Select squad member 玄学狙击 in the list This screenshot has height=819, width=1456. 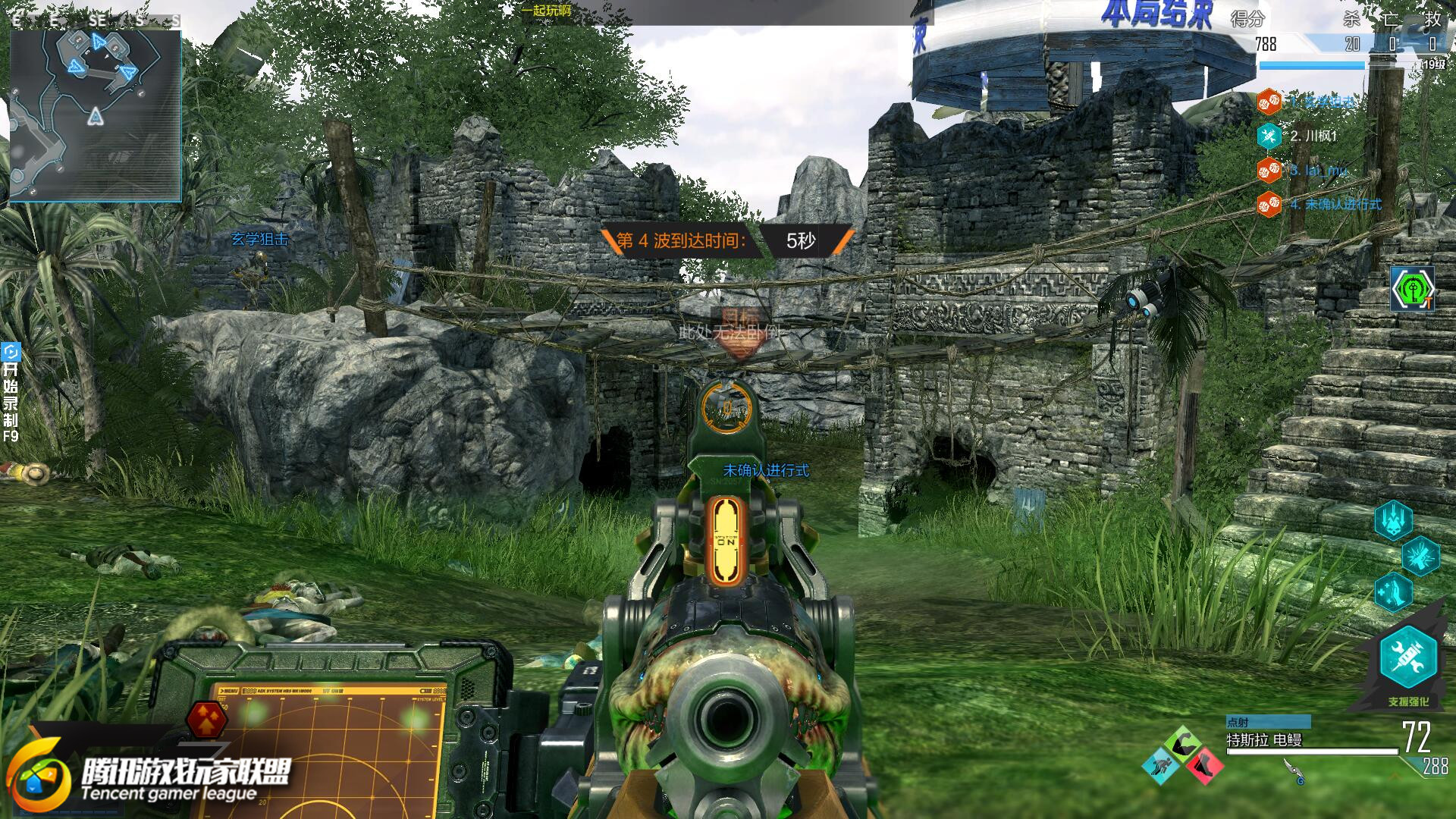pos(1321,102)
